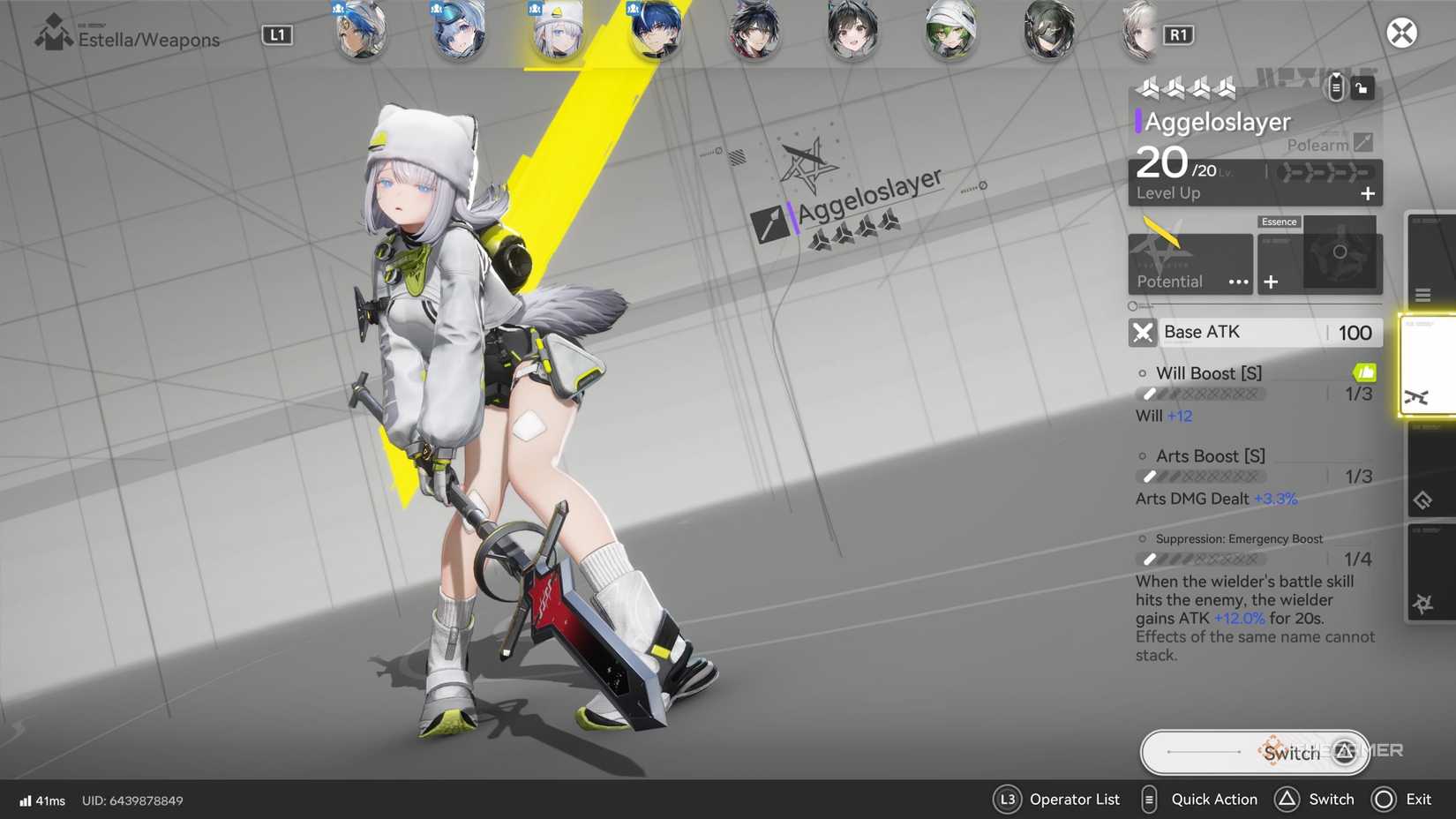Open the hamburger list icon on right sidebar

[x=1424, y=295]
